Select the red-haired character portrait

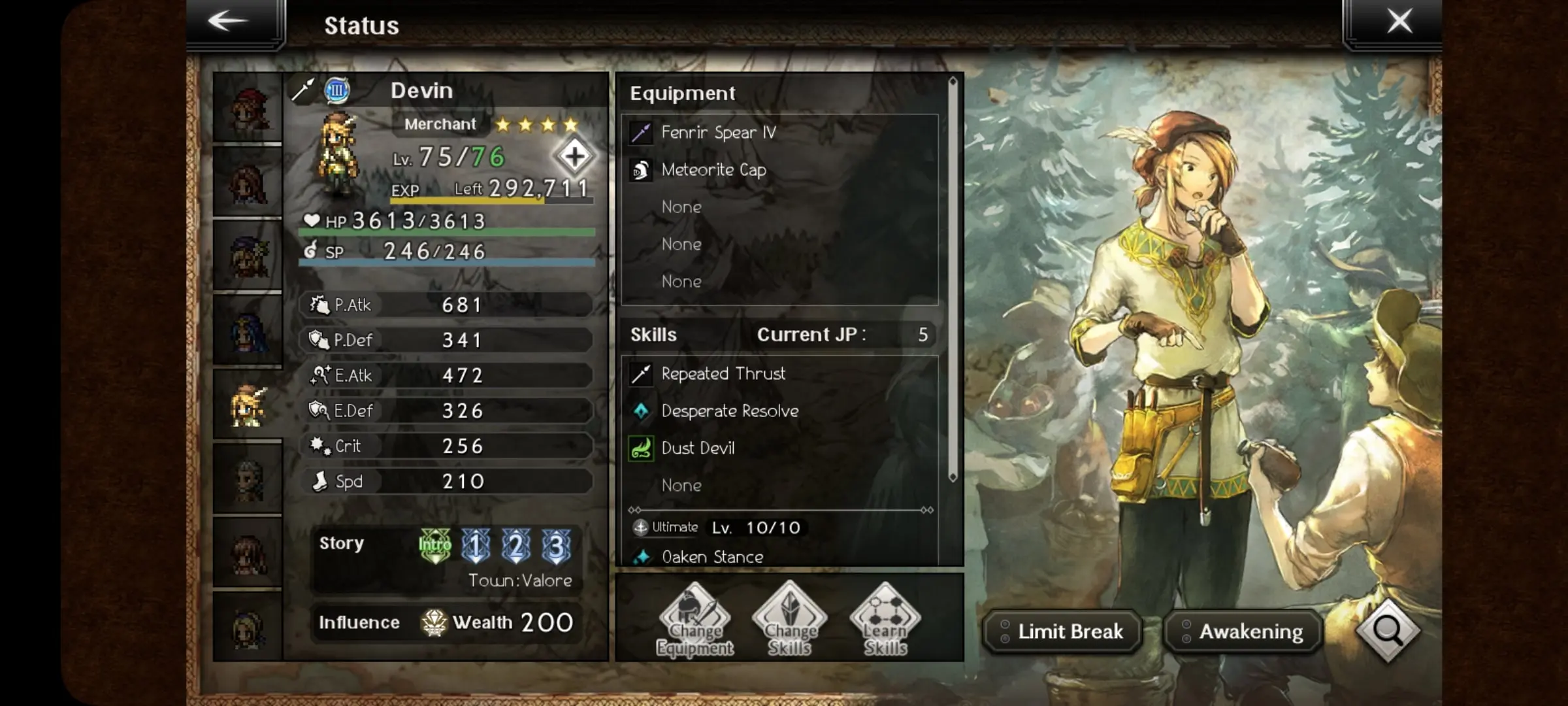pyautogui.click(x=248, y=108)
